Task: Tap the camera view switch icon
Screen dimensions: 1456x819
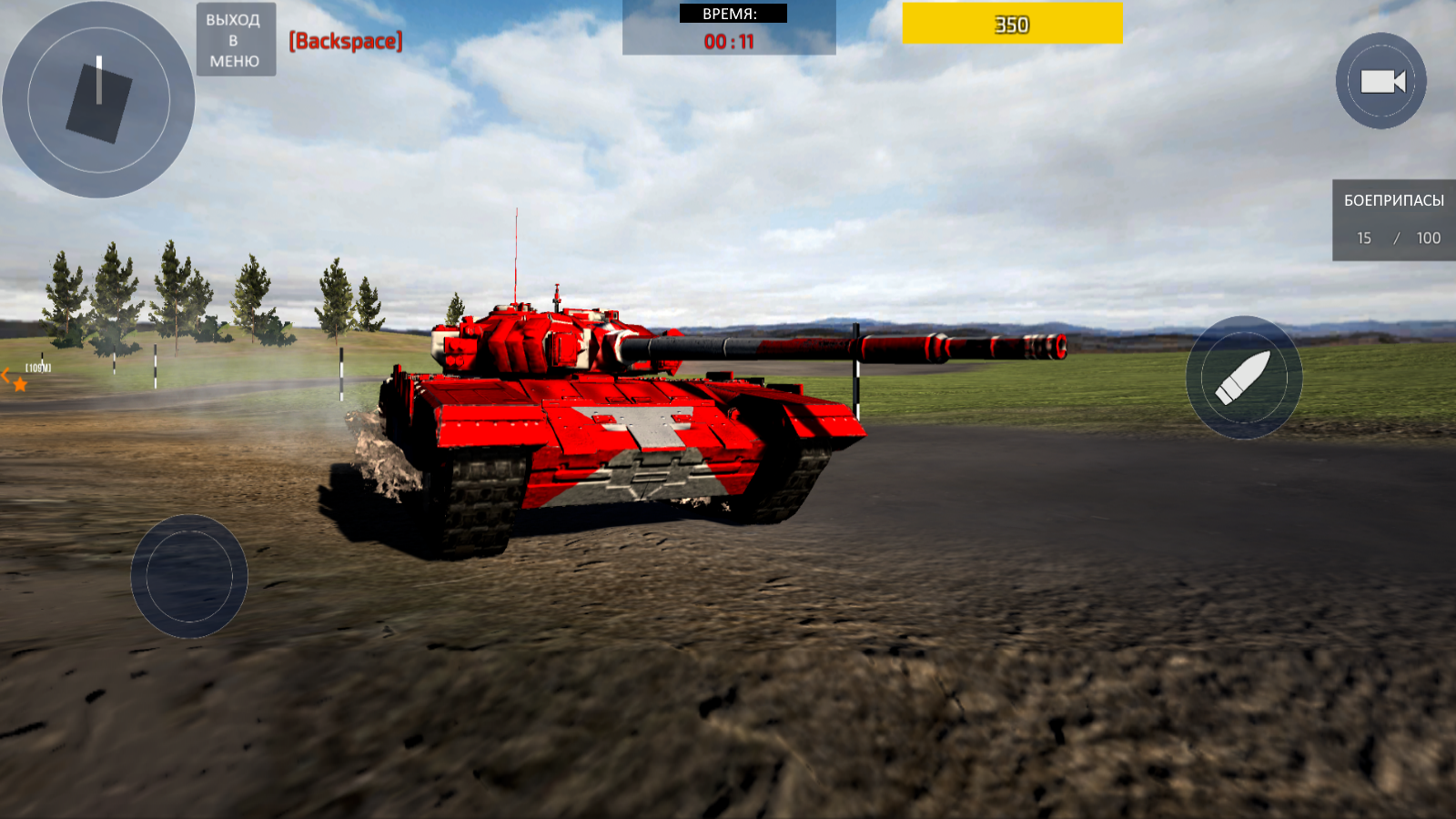Action: tap(1380, 82)
